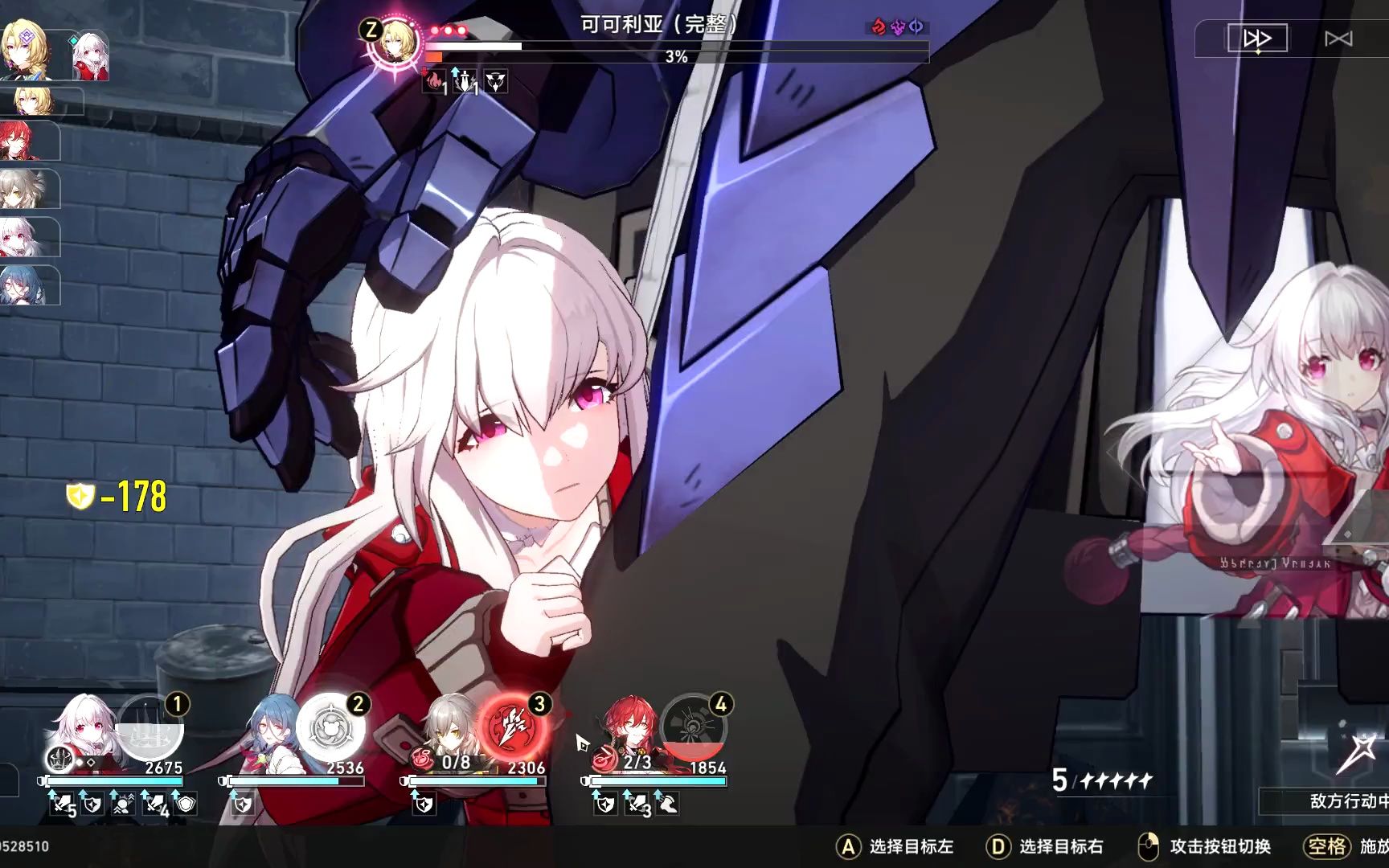Click the attack-up buff icon on Cocolia
Screen dimensions: 1389x868
point(466,83)
